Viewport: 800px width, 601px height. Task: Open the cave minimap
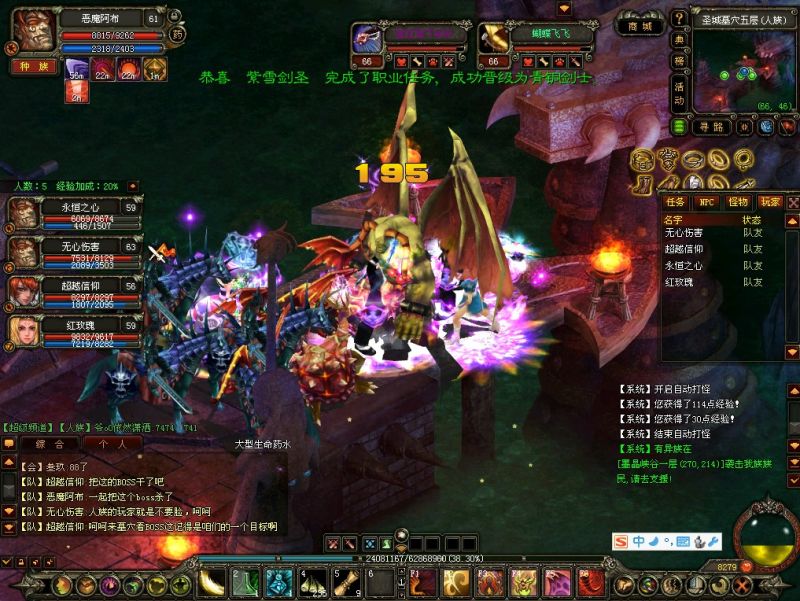(x=744, y=68)
